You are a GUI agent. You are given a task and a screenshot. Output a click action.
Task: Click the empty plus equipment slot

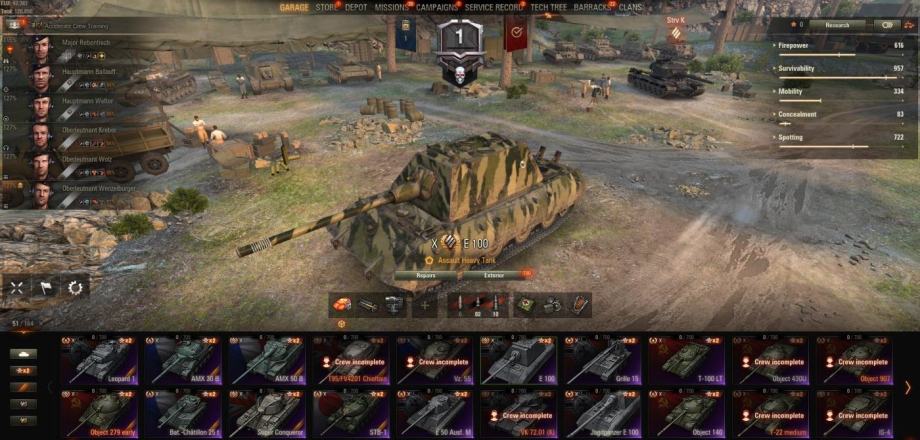click(x=425, y=306)
